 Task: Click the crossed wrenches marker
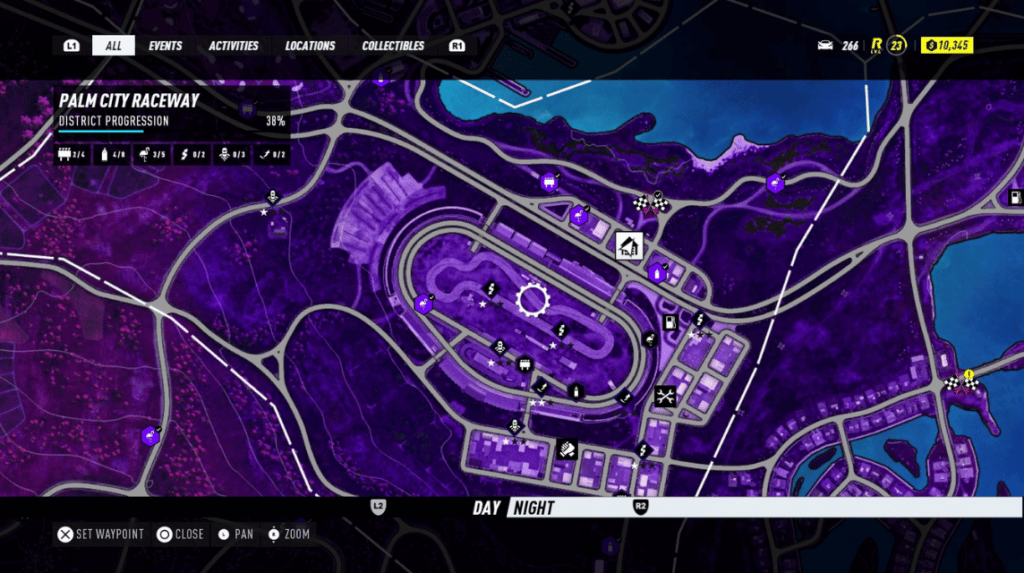pyautogui.click(x=665, y=396)
